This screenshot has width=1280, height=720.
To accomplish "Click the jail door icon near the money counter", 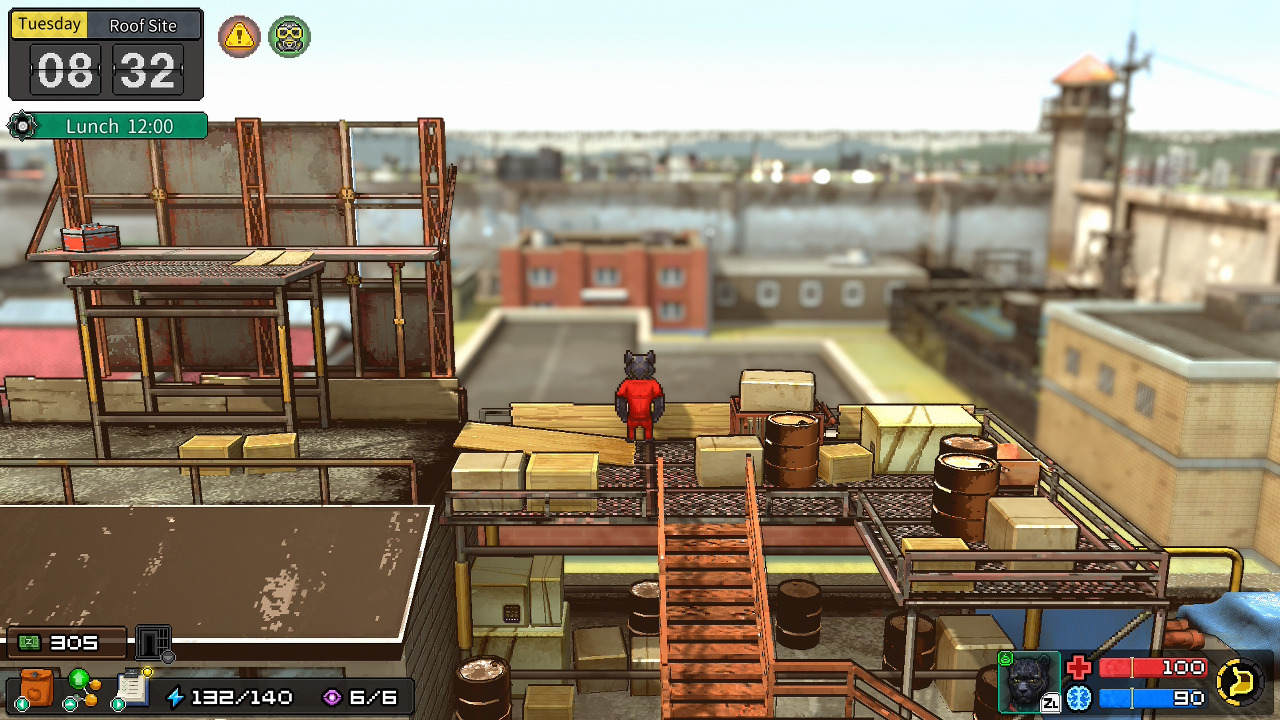I will tap(150, 641).
